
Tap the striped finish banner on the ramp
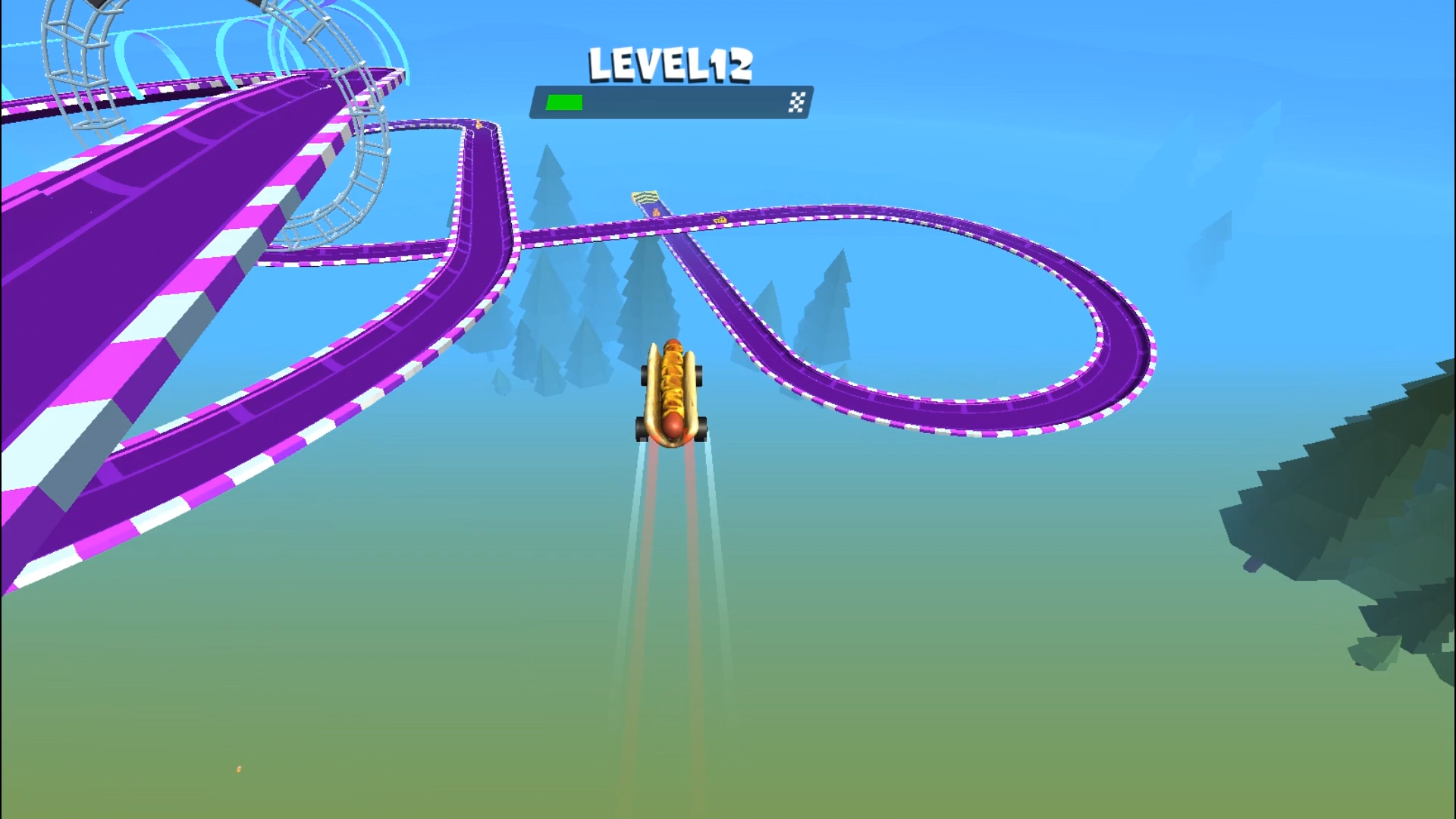[x=645, y=197]
